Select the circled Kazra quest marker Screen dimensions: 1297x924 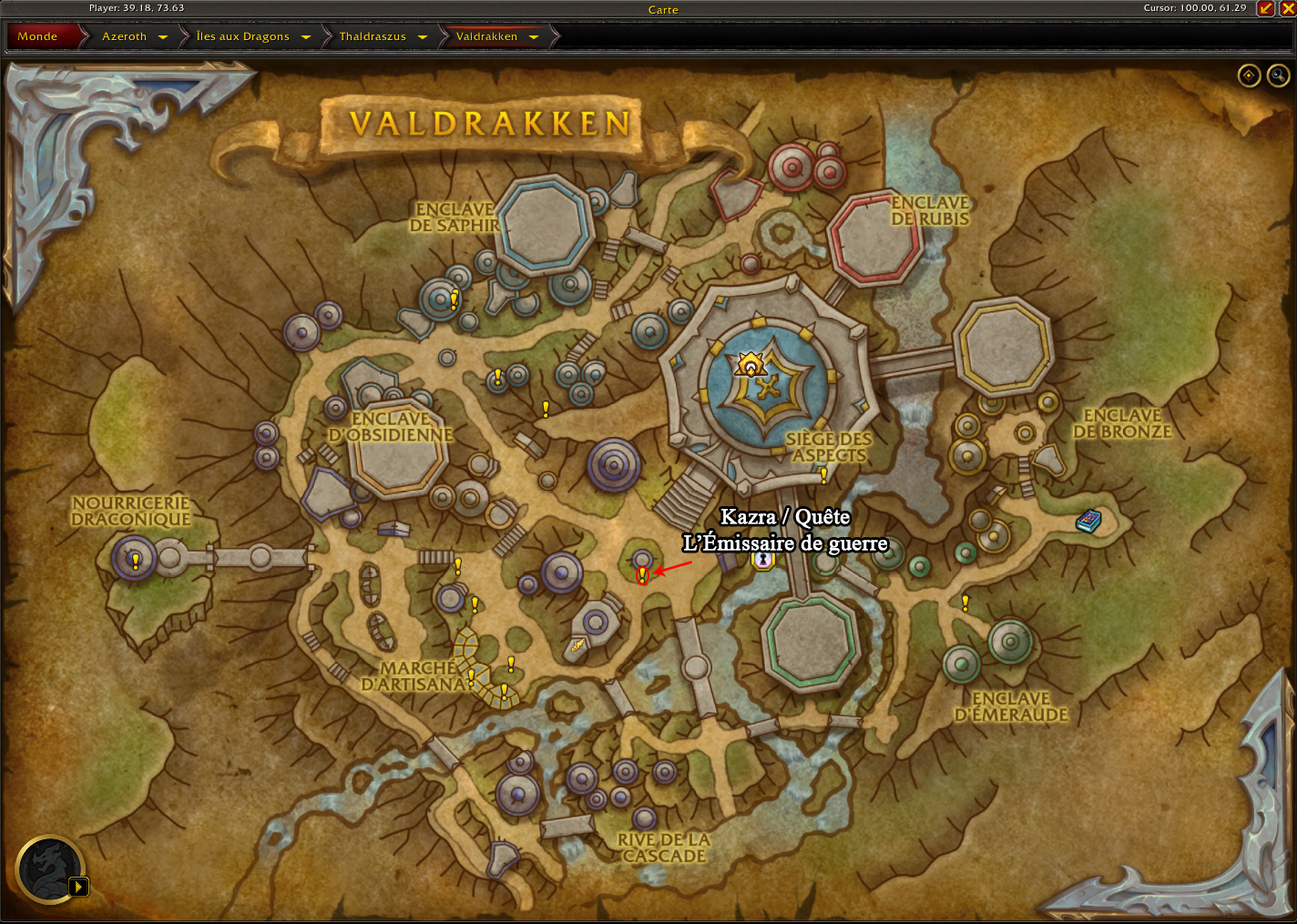pyautogui.click(x=642, y=574)
